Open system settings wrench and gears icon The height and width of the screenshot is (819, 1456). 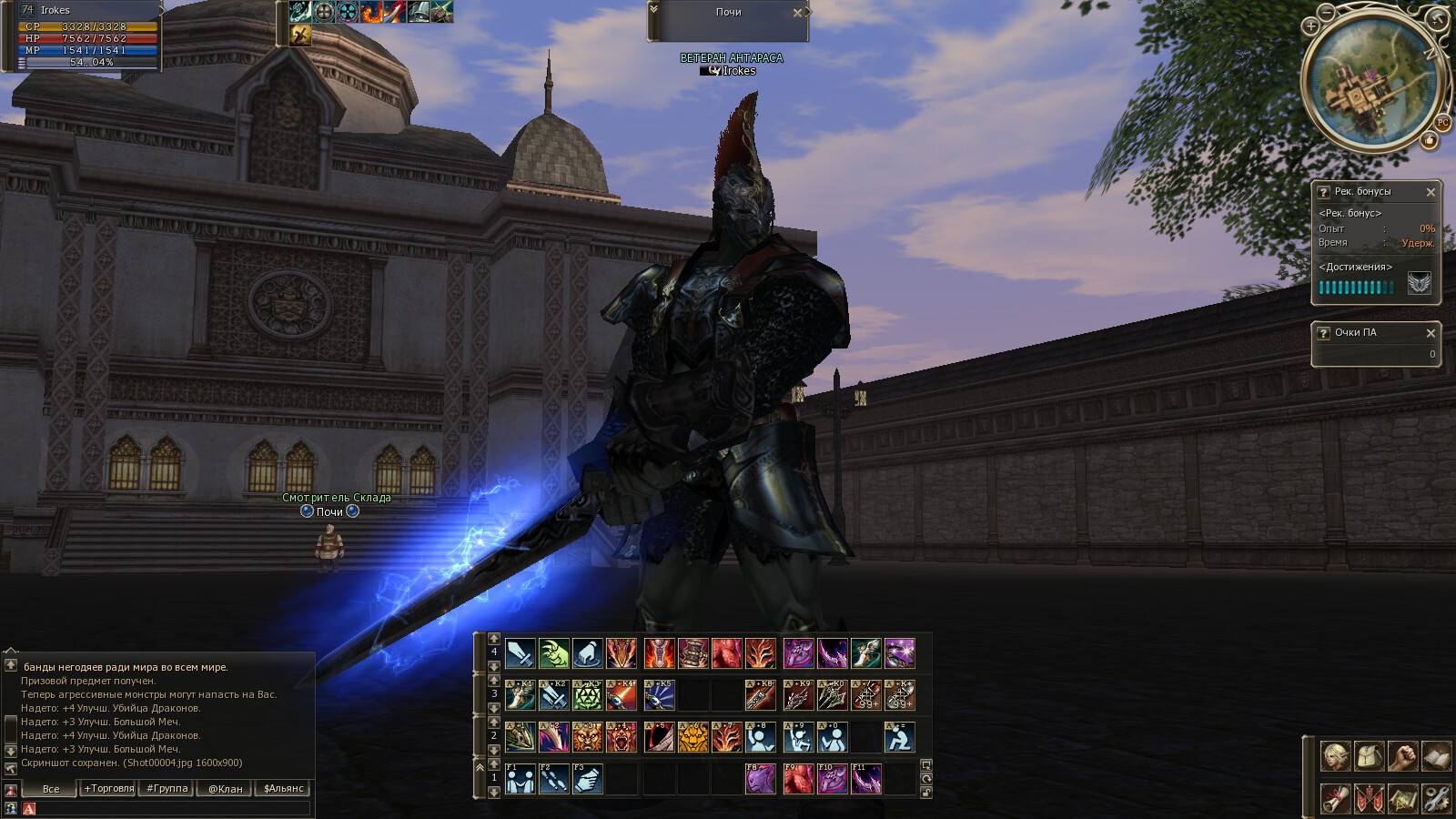coord(1436,798)
